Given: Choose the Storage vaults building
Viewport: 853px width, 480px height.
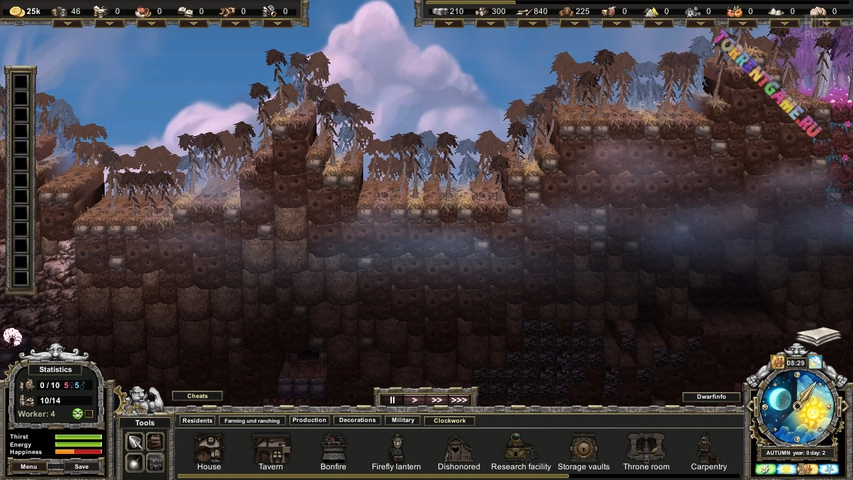Looking at the screenshot, I should [583, 451].
